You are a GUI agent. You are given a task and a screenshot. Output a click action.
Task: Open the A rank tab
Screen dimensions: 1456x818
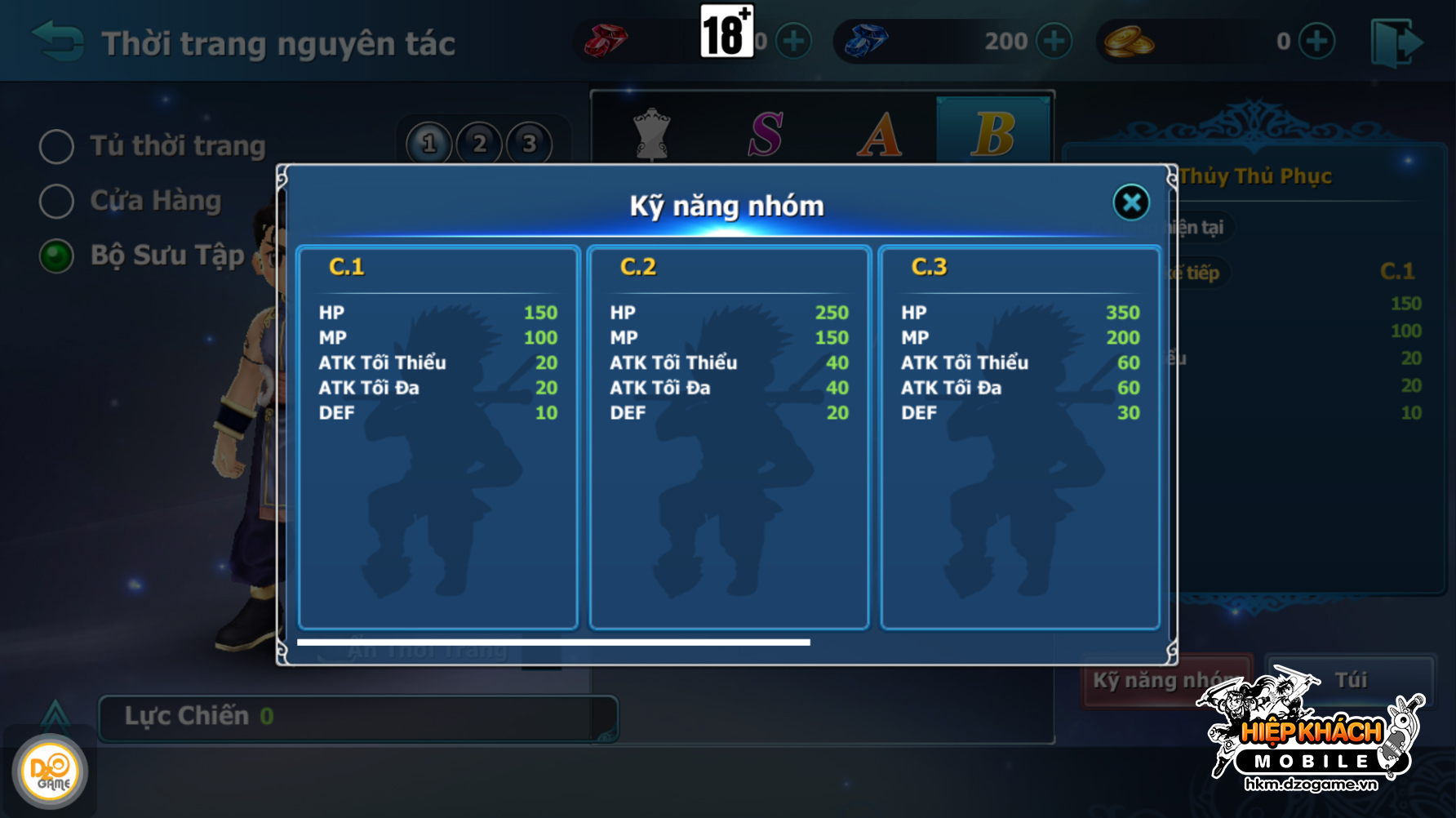pyautogui.click(x=880, y=134)
